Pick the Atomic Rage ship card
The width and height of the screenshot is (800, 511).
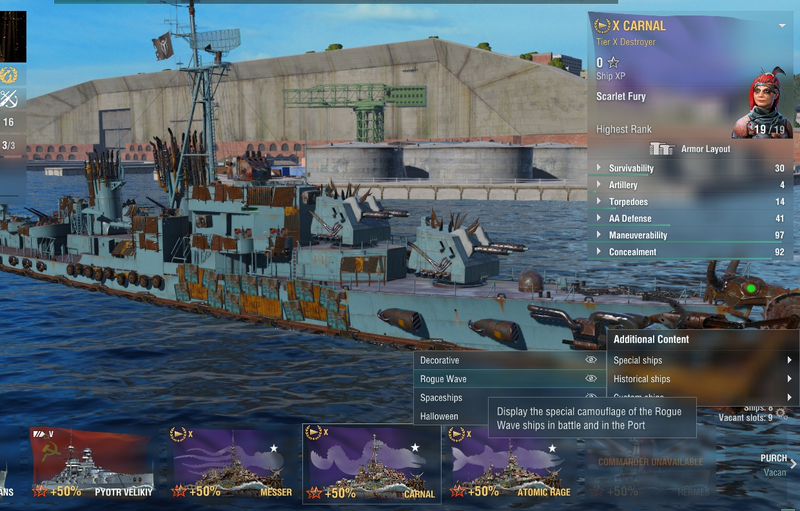coord(510,463)
